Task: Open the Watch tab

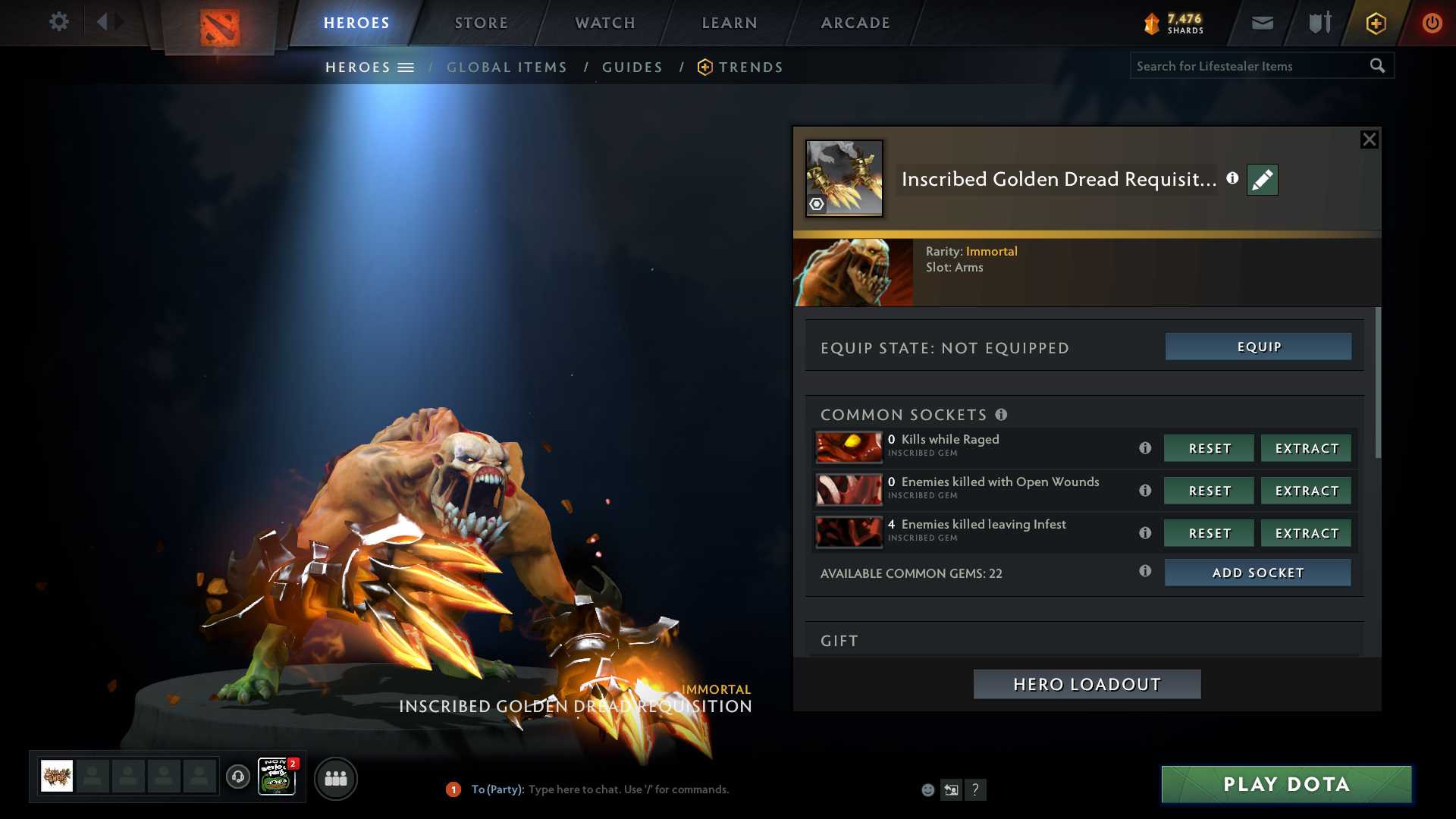Action: click(x=605, y=23)
